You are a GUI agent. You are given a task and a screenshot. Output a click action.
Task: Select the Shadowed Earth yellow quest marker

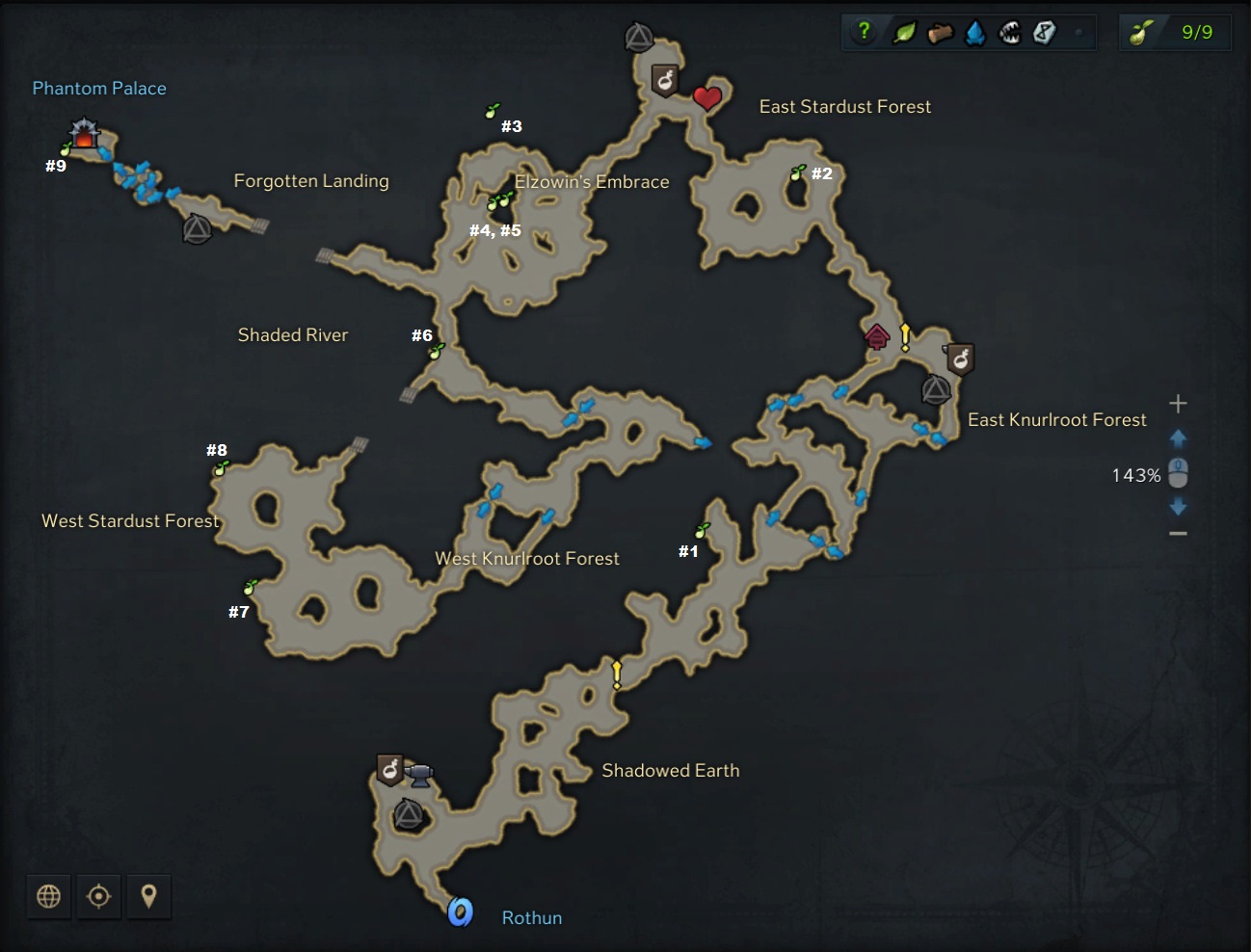[x=617, y=674]
